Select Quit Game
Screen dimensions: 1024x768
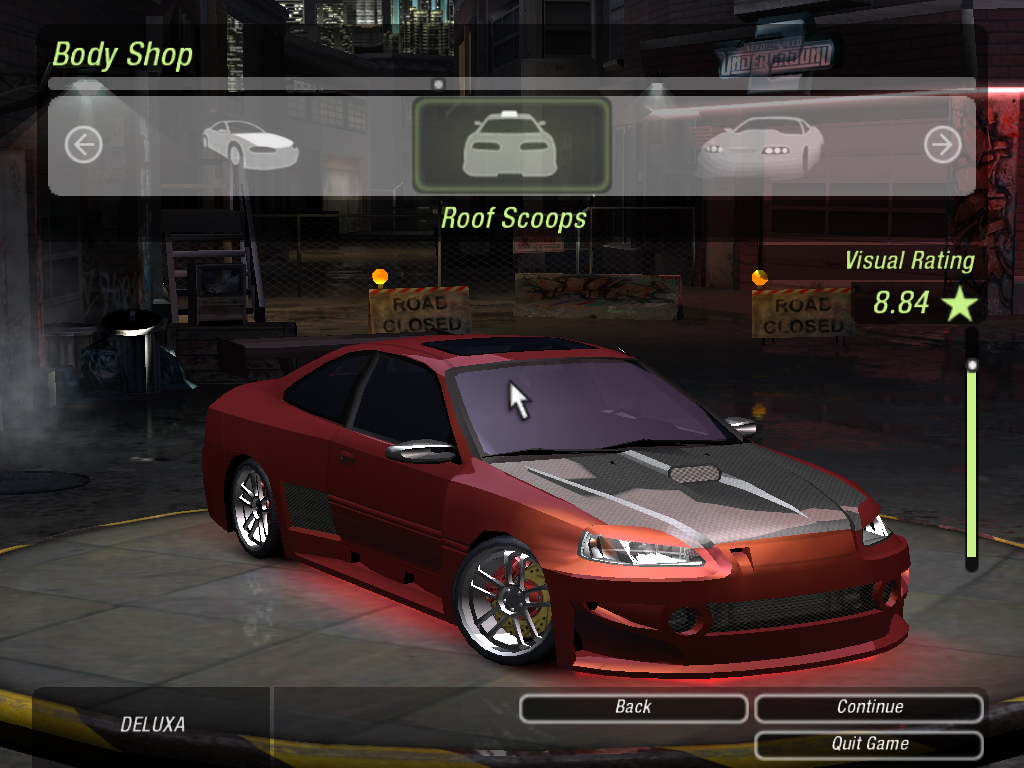[x=869, y=744]
